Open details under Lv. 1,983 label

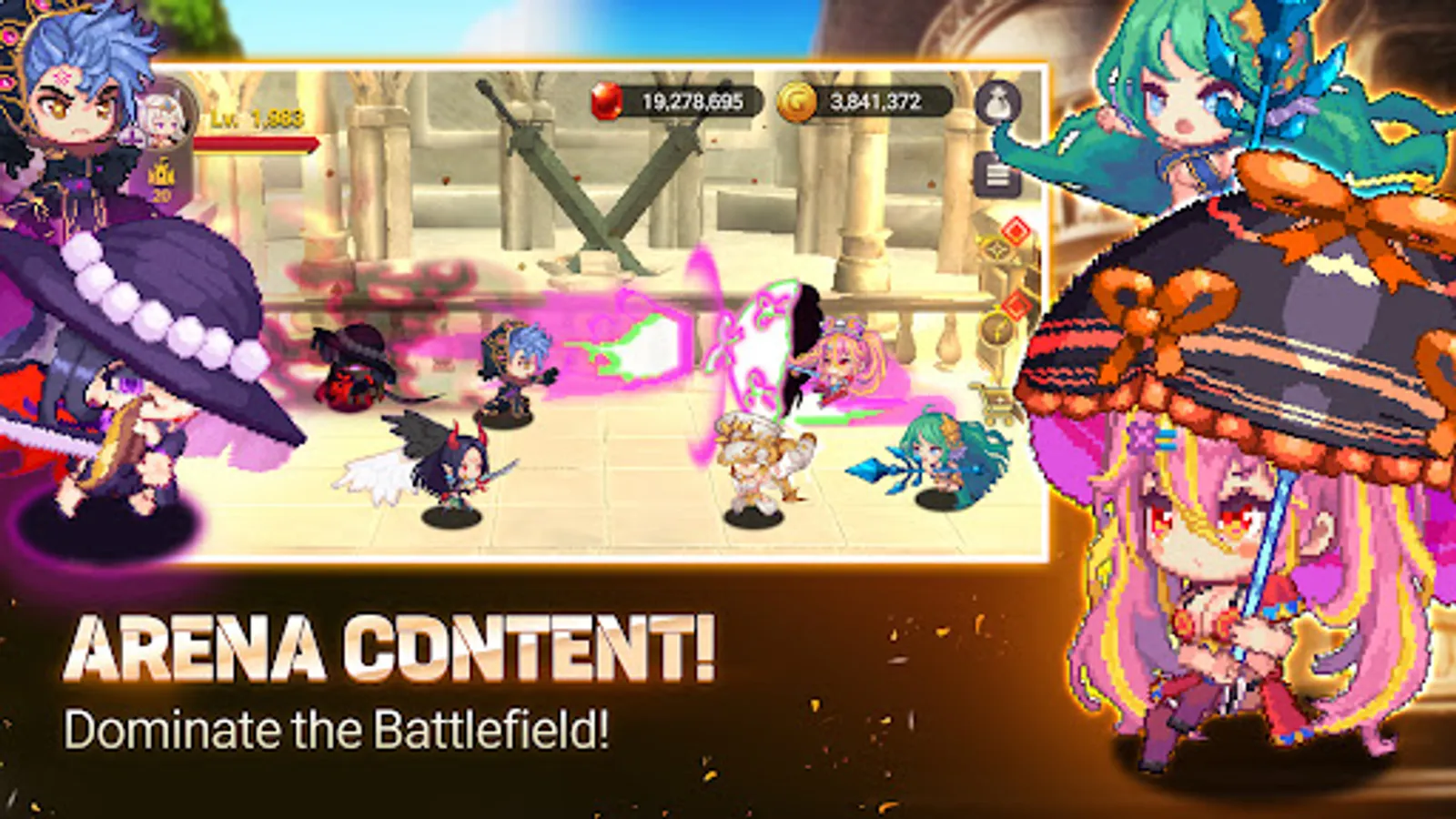[x=257, y=118]
